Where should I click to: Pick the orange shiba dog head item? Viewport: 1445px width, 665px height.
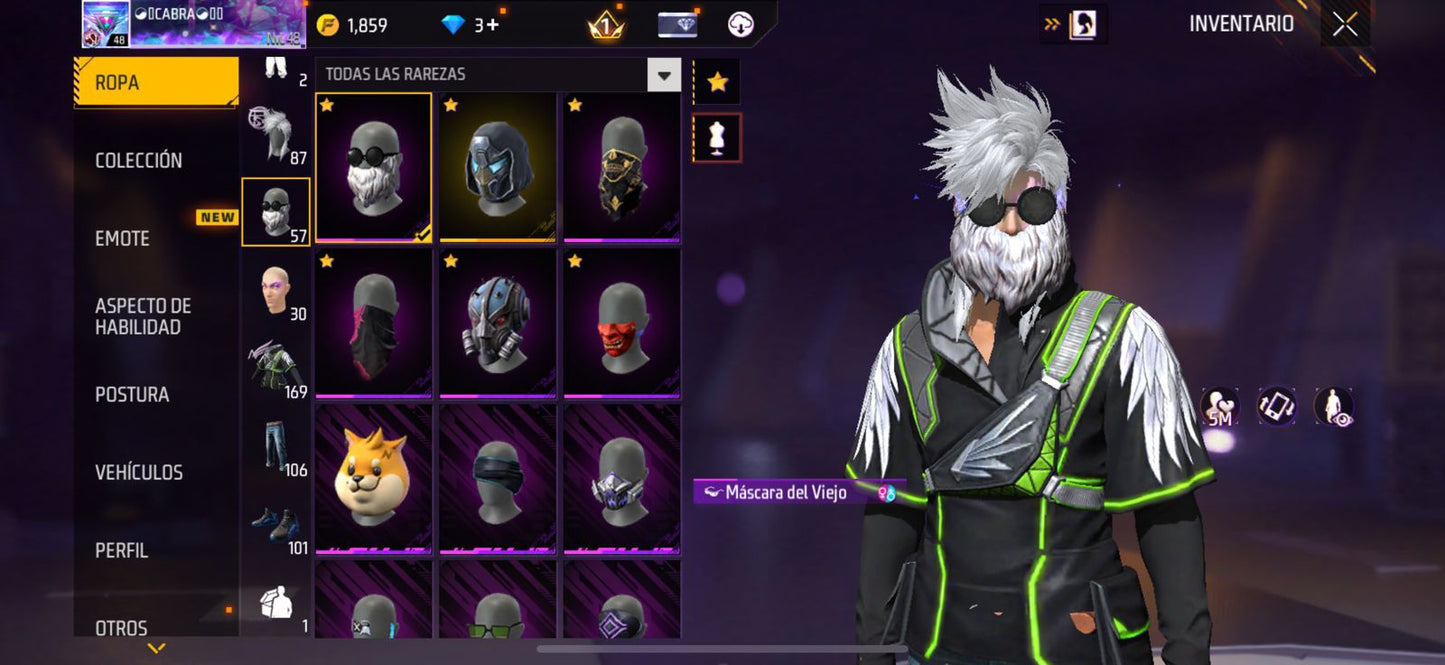click(x=374, y=478)
